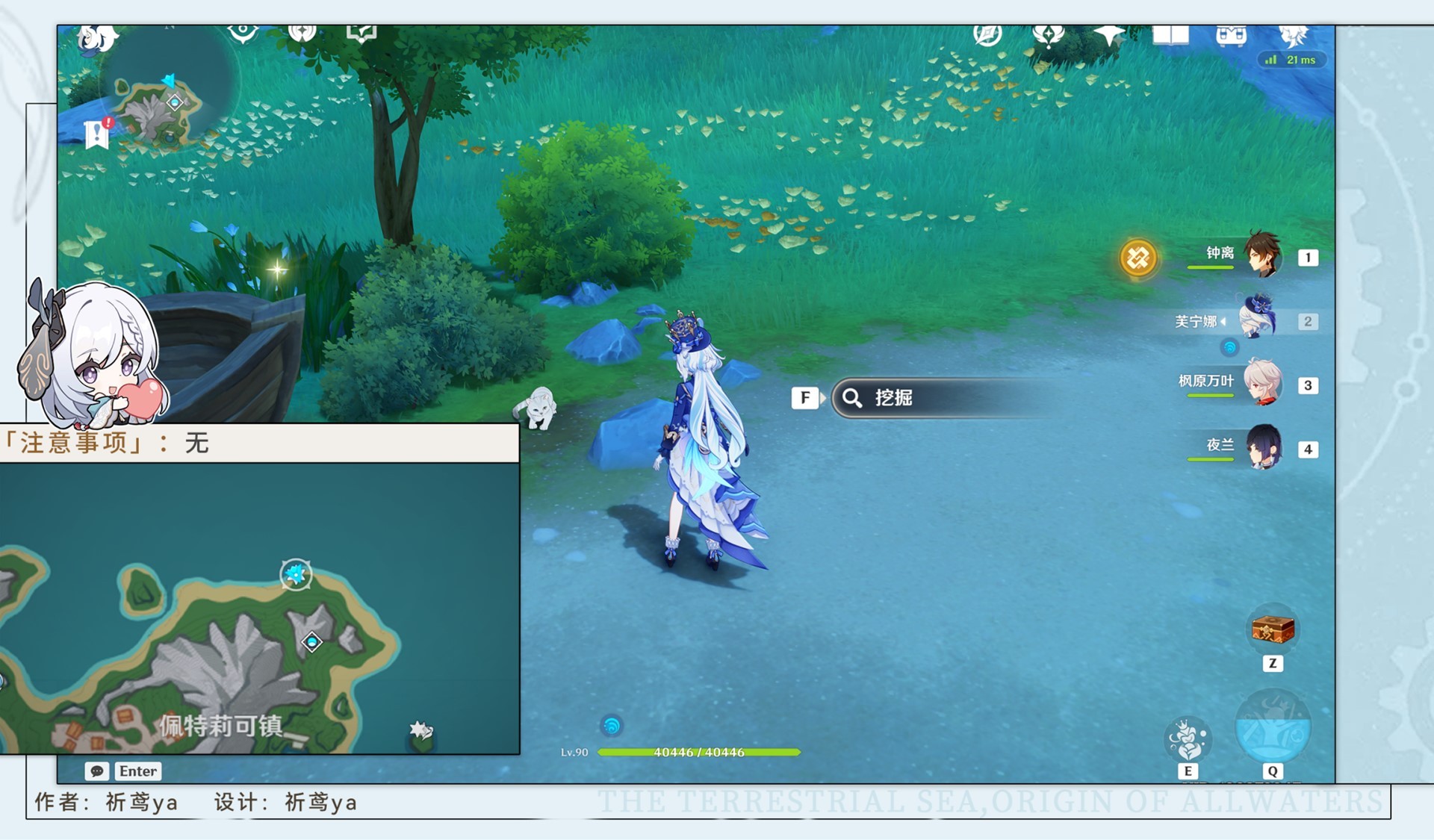Activate the elemental skill icon

[x=1188, y=738]
